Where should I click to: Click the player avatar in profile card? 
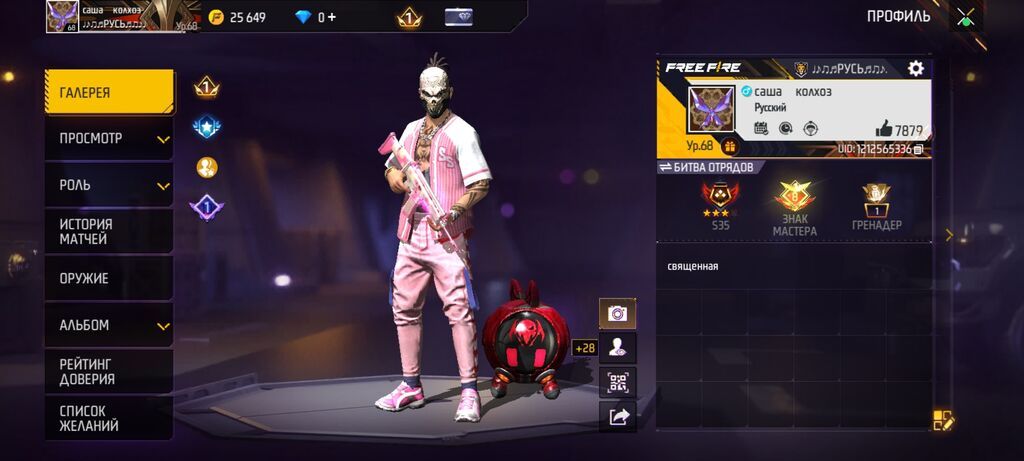tap(711, 109)
